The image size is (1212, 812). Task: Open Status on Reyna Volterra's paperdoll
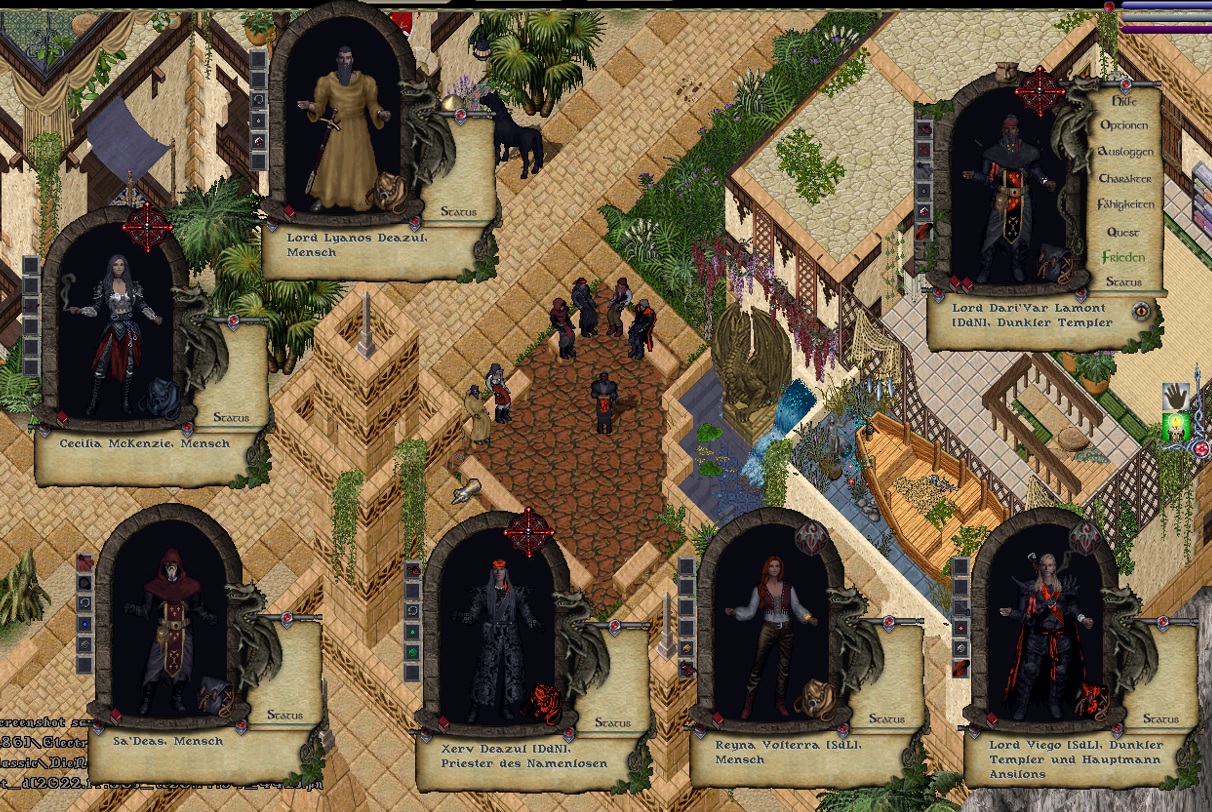coord(886,718)
